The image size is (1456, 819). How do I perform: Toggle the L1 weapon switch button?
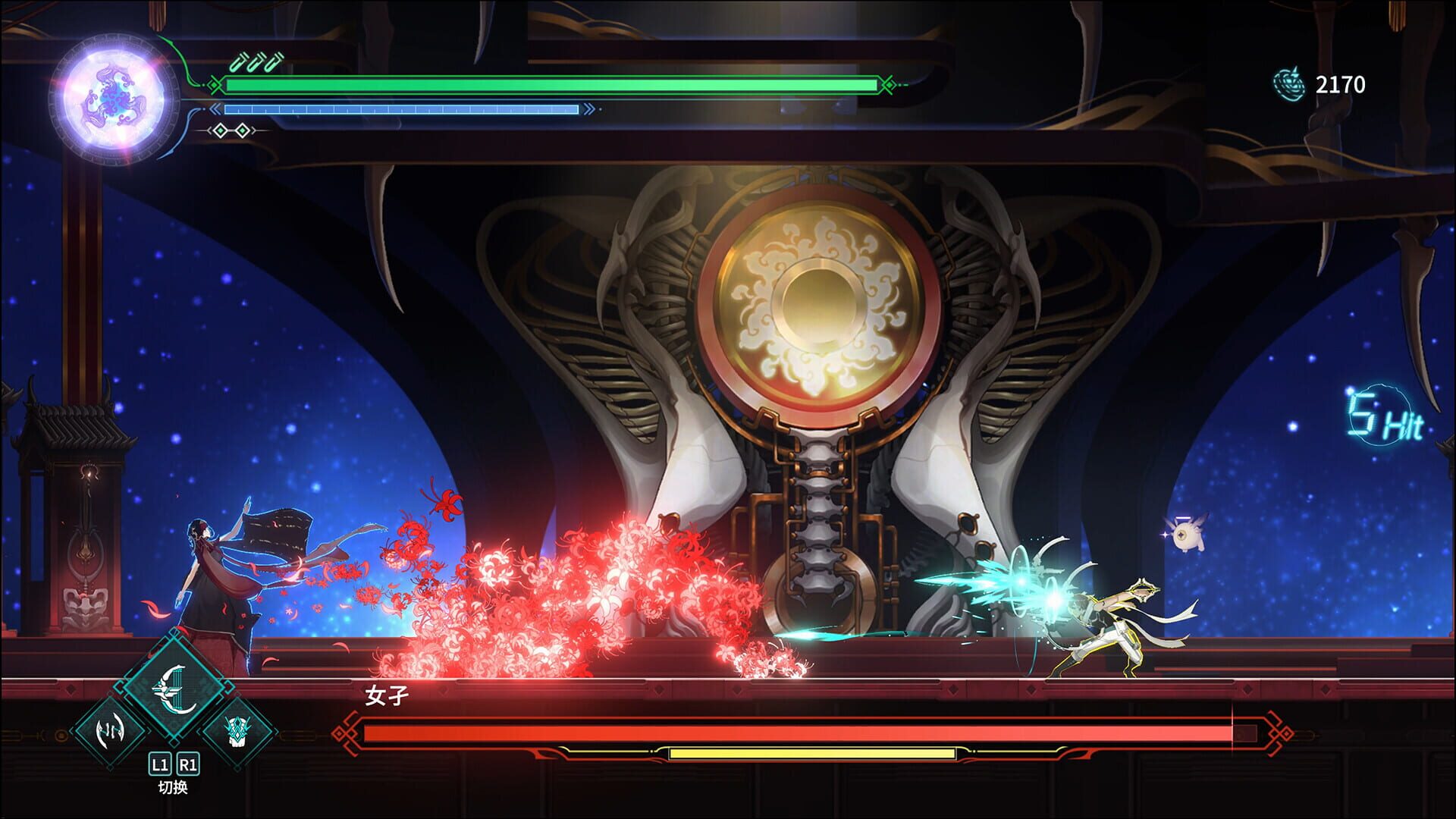tap(160, 766)
